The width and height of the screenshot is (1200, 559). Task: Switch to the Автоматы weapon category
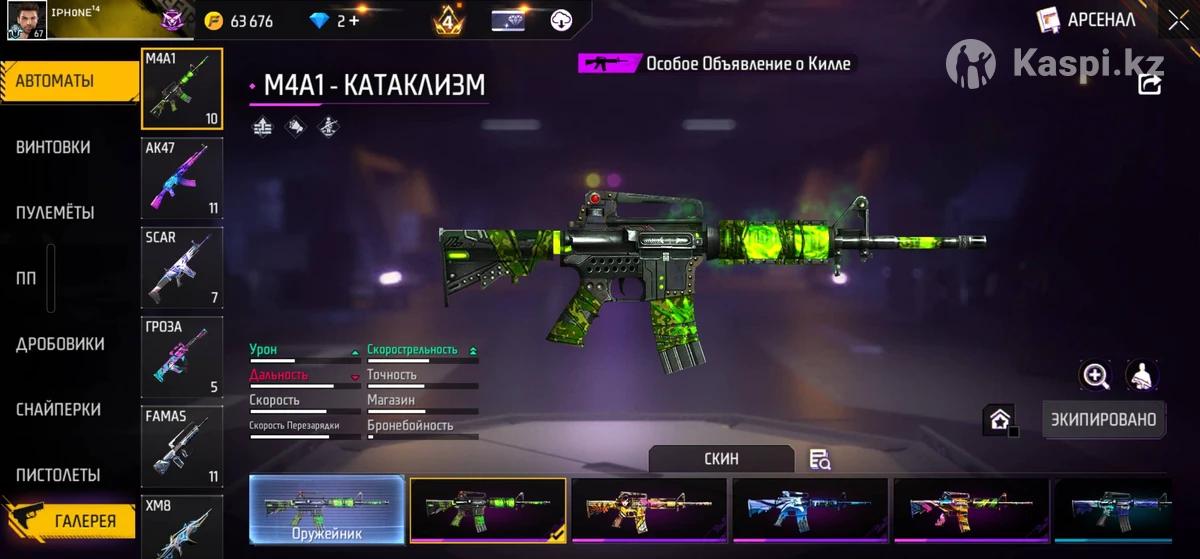[x=68, y=82]
